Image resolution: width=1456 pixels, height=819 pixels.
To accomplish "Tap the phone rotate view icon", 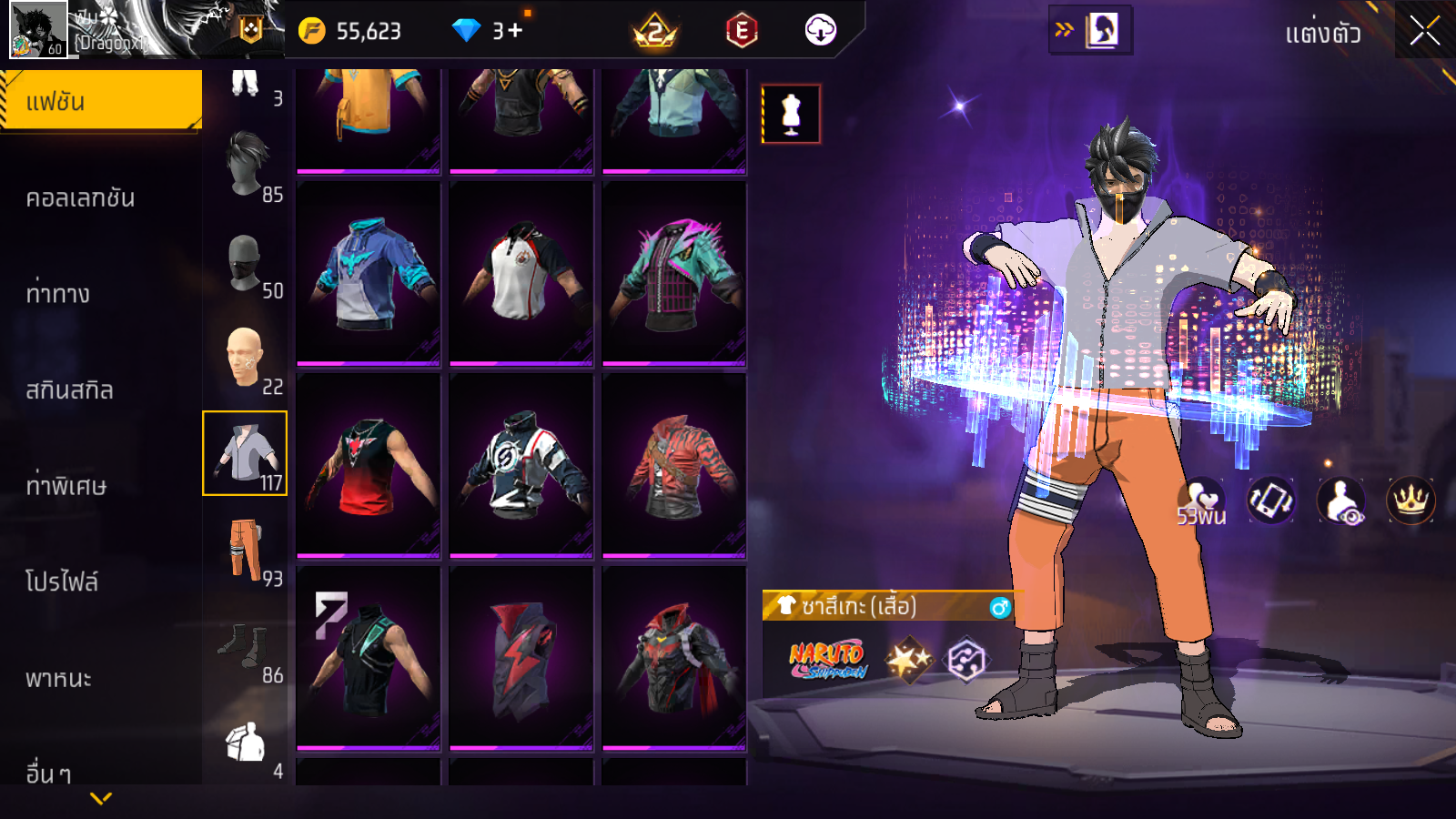I will point(1270,500).
